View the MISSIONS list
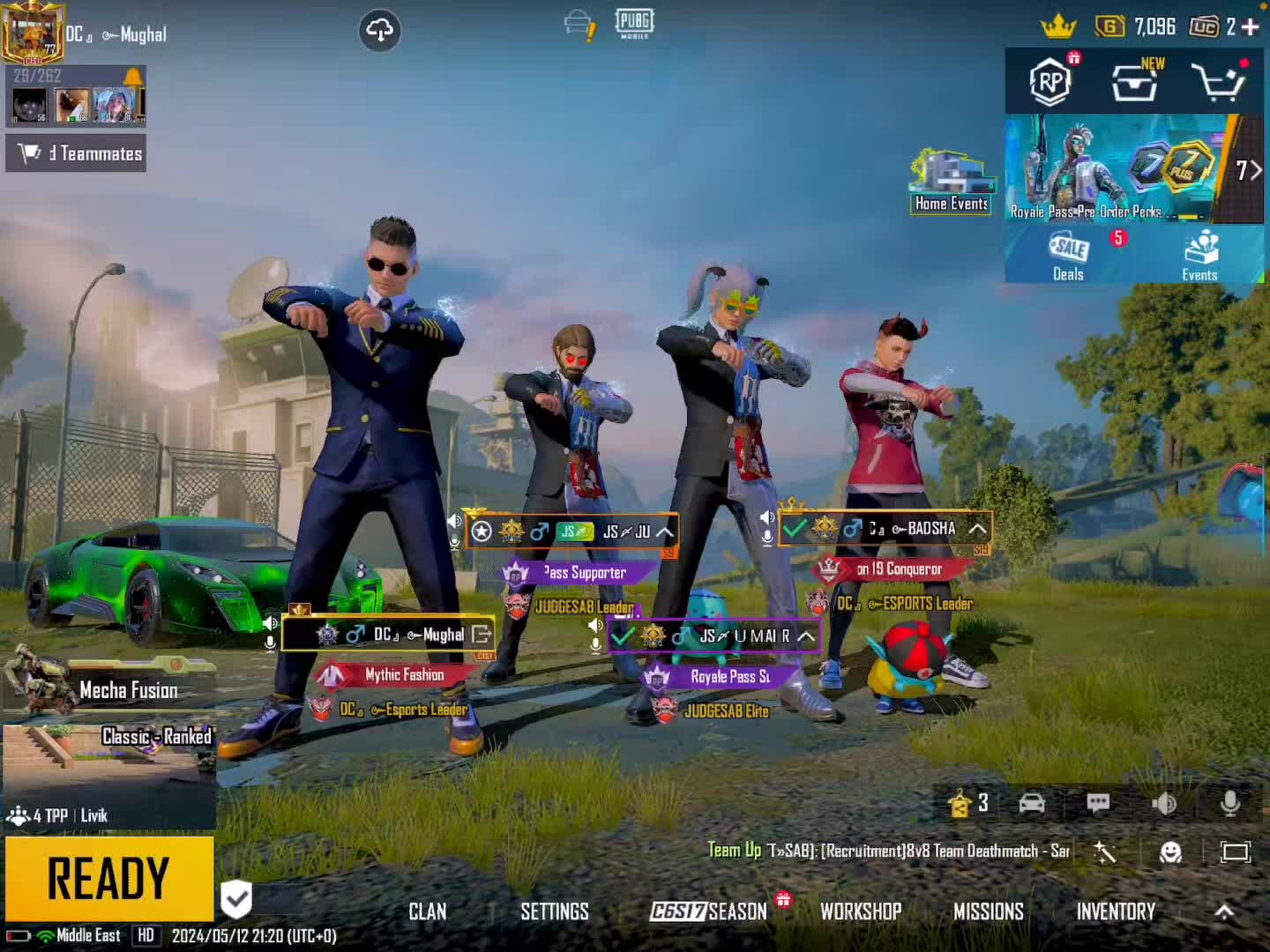Screen dimensions: 1270x952 (988, 911)
